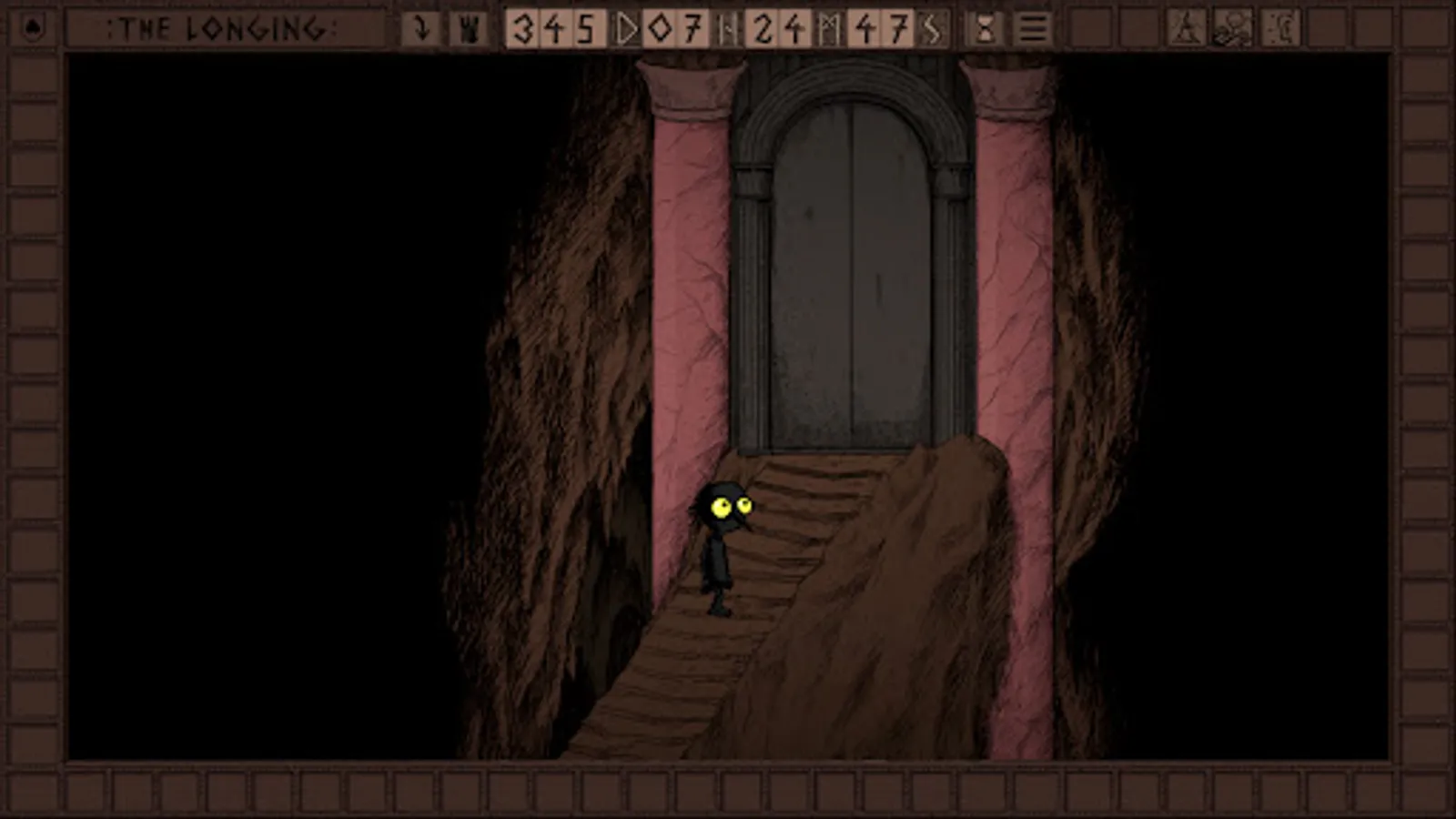Image resolution: width=1456 pixels, height=819 pixels.
Task: Click the 'D' day marker tile
Action: coord(627,29)
